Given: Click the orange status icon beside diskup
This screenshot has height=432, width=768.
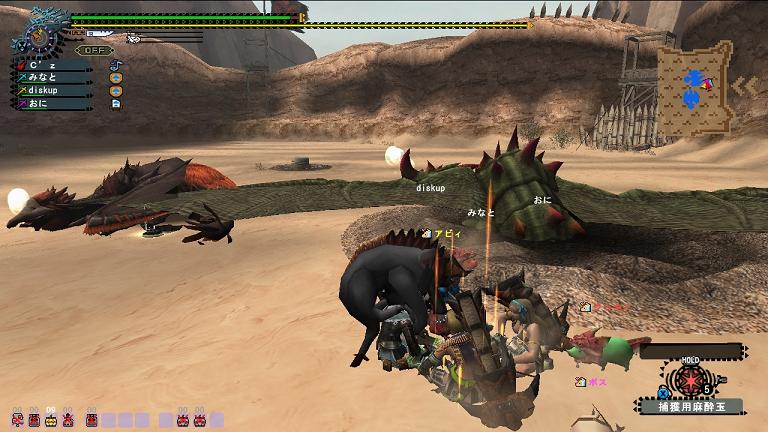Looking at the screenshot, I should pyautogui.click(x=116, y=90).
